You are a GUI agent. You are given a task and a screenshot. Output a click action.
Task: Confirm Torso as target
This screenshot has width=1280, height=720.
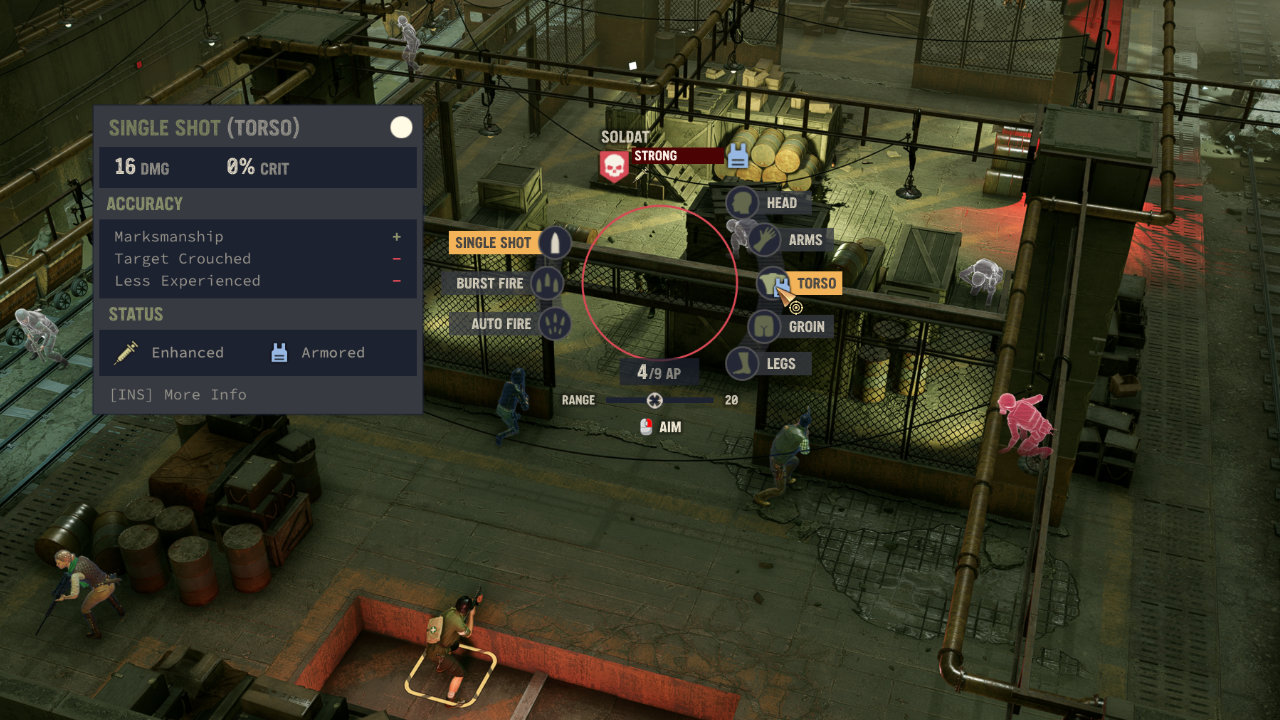tap(800, 284)
